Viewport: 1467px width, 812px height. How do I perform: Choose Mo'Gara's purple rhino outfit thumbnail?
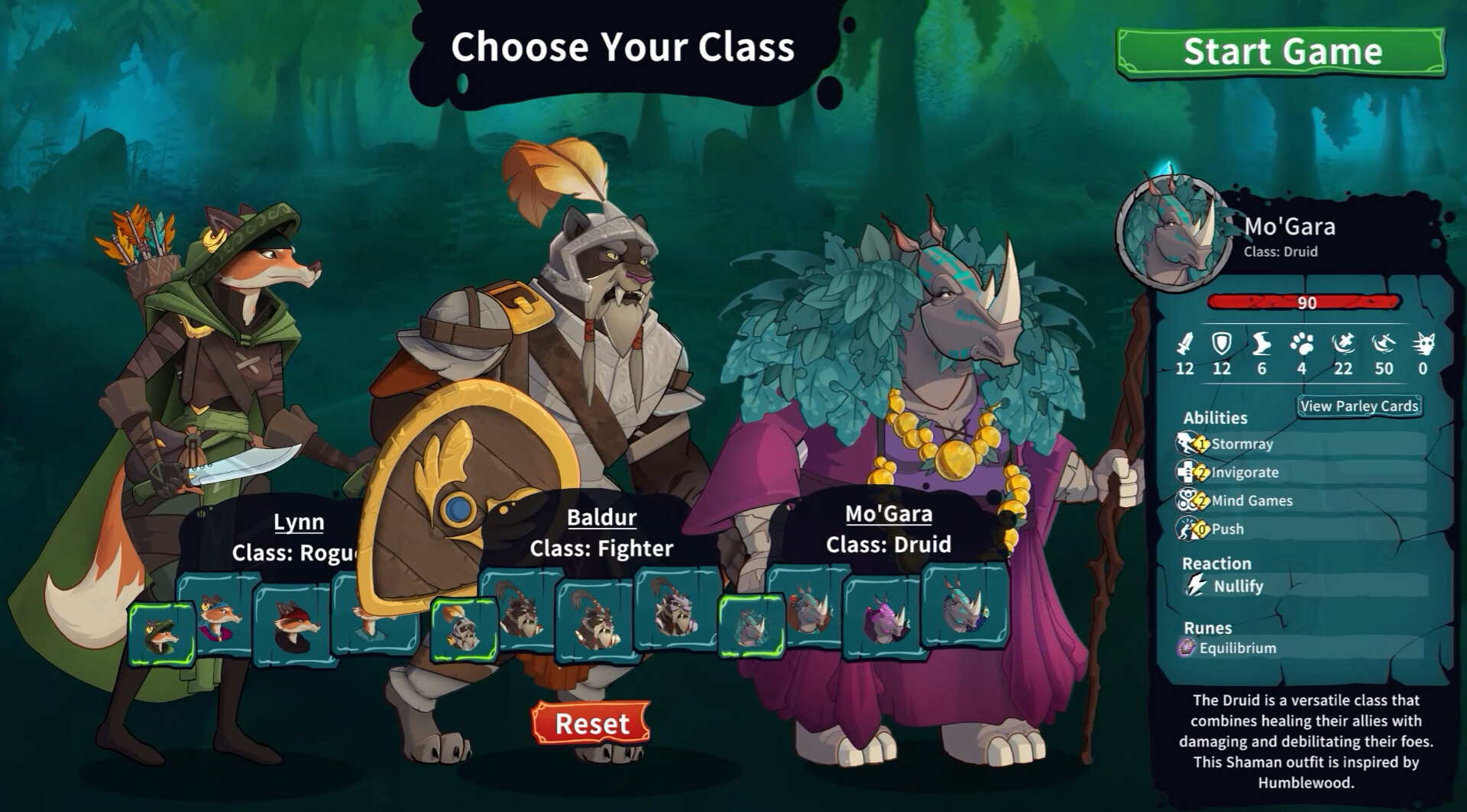(x=882, y=616)
